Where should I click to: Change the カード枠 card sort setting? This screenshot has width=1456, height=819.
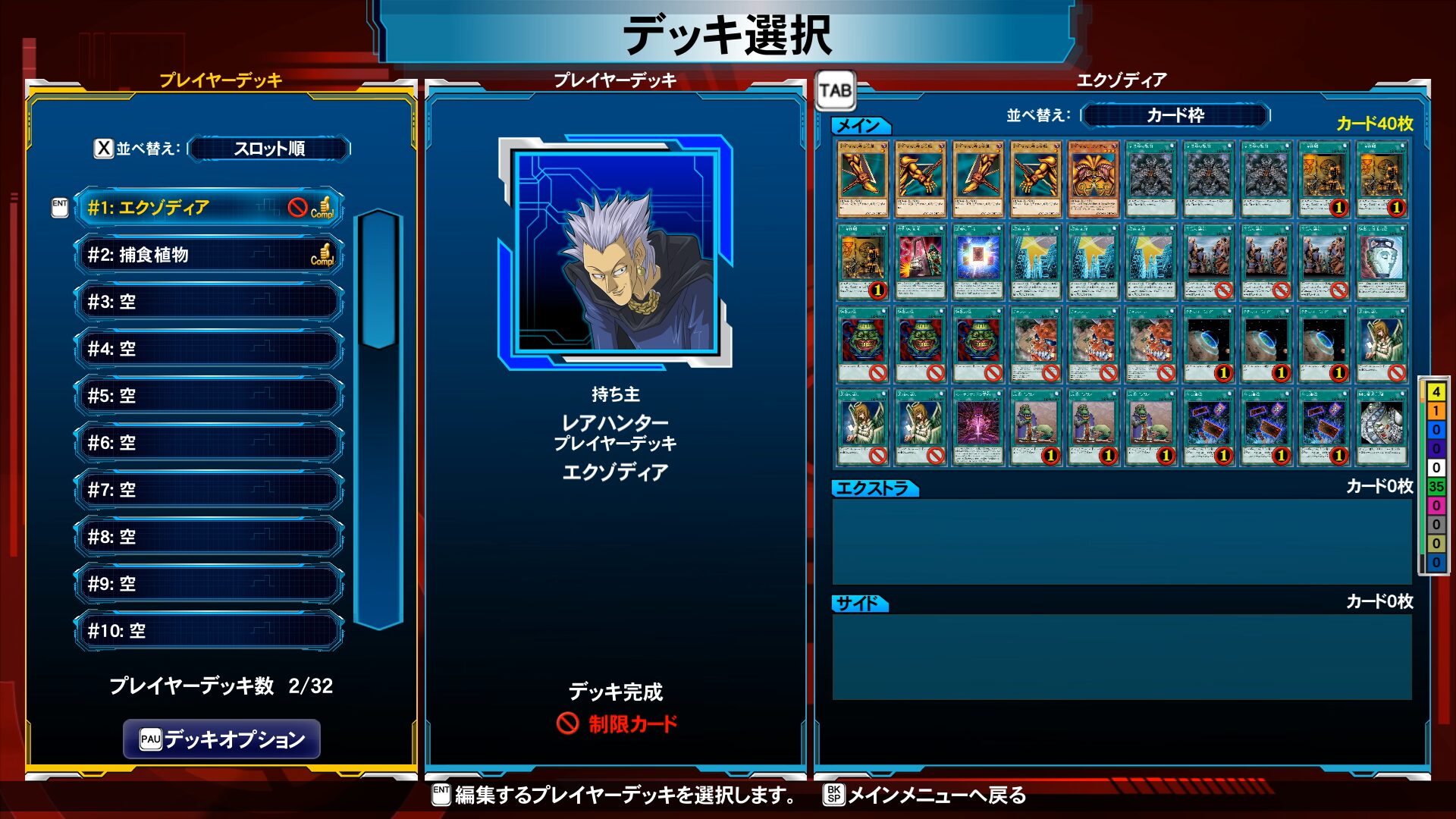[x=1175, y=115]
